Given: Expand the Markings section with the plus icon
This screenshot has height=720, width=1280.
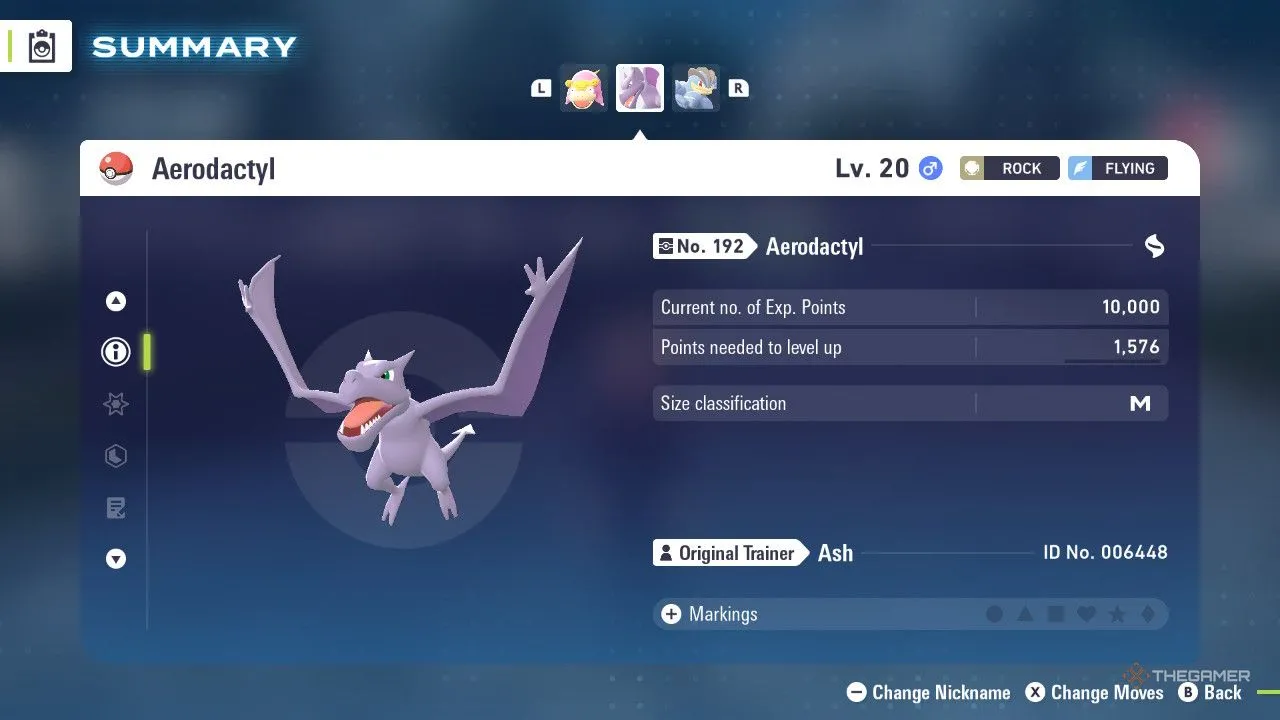Looking at the screenshot, I should (x=671, y=614).
